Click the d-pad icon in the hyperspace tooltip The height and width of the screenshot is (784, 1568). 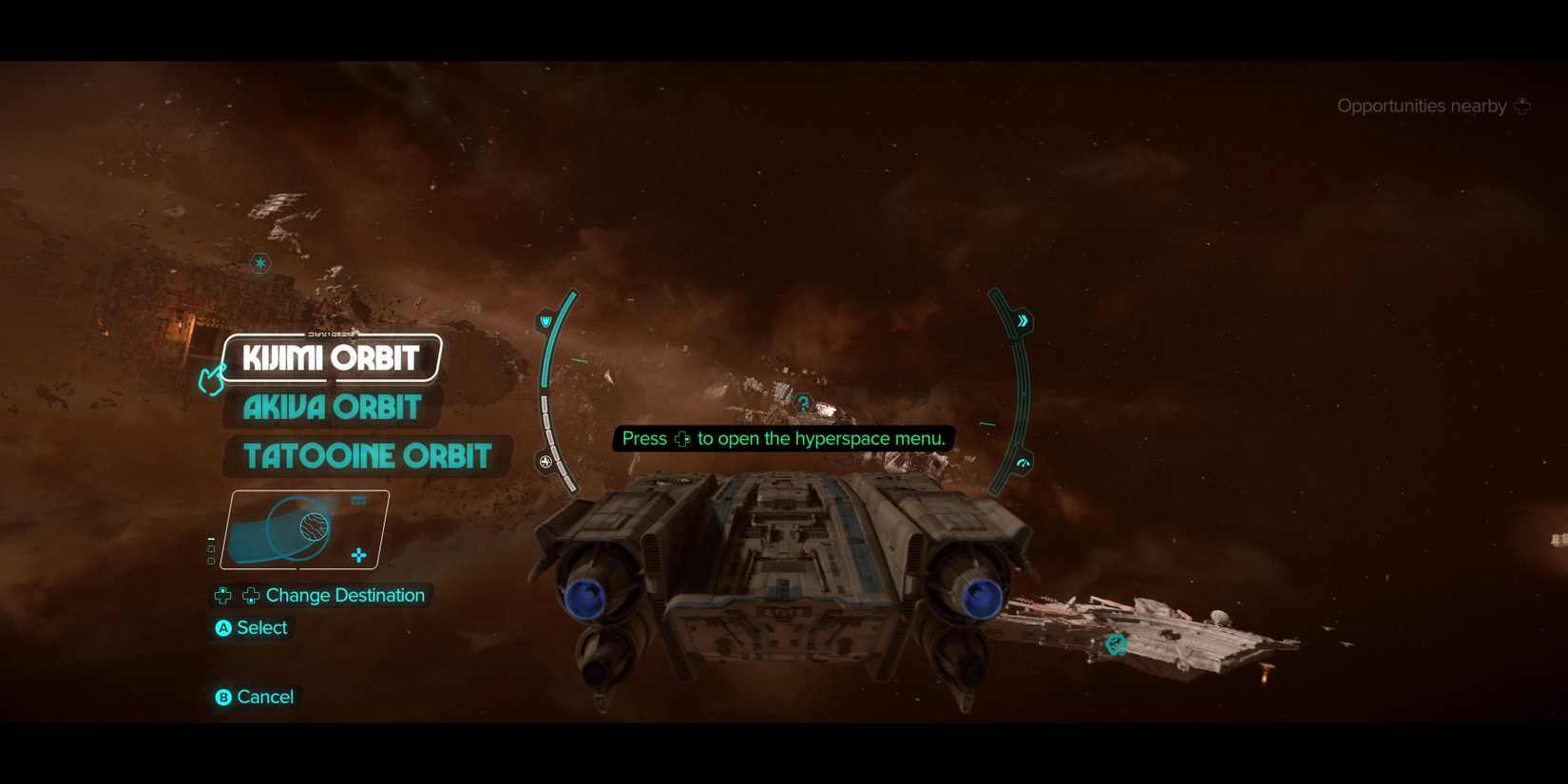tap(683, 439)
